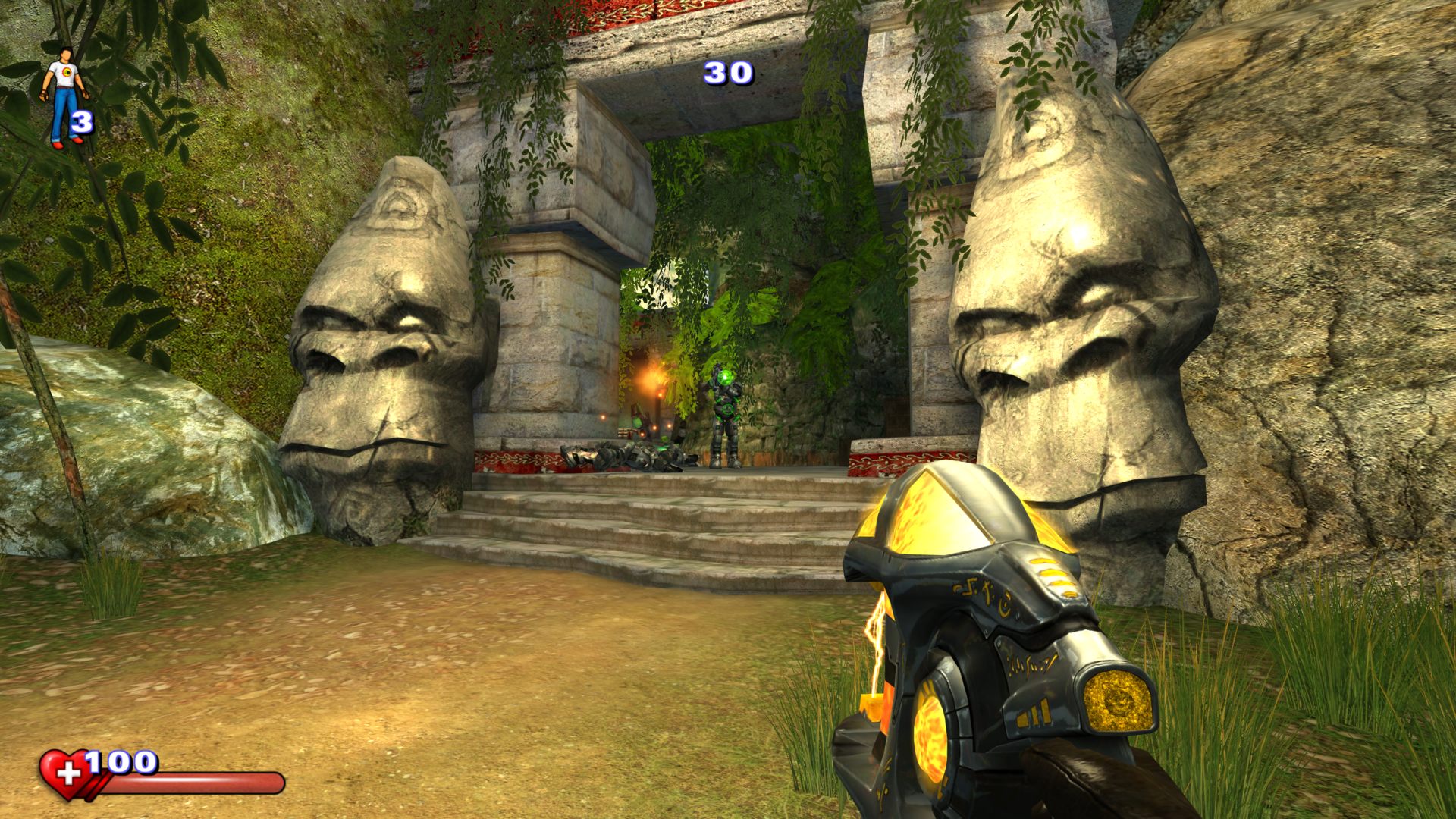Click the Sam character lives icon
The width and height of the screenshot is (1456, 819).
click(x=63, y=94)
